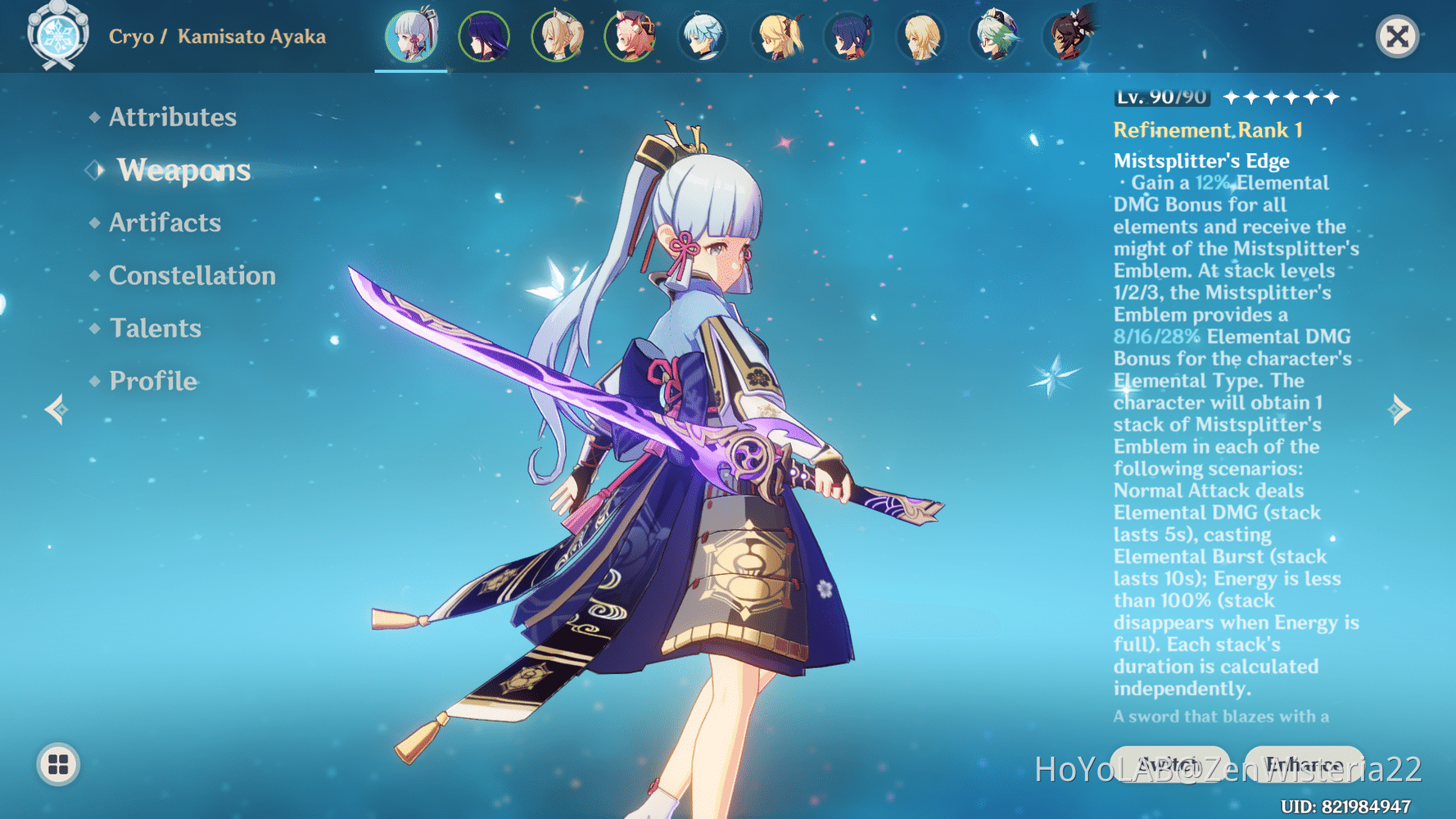View the Profile section

tap(151, 380)
